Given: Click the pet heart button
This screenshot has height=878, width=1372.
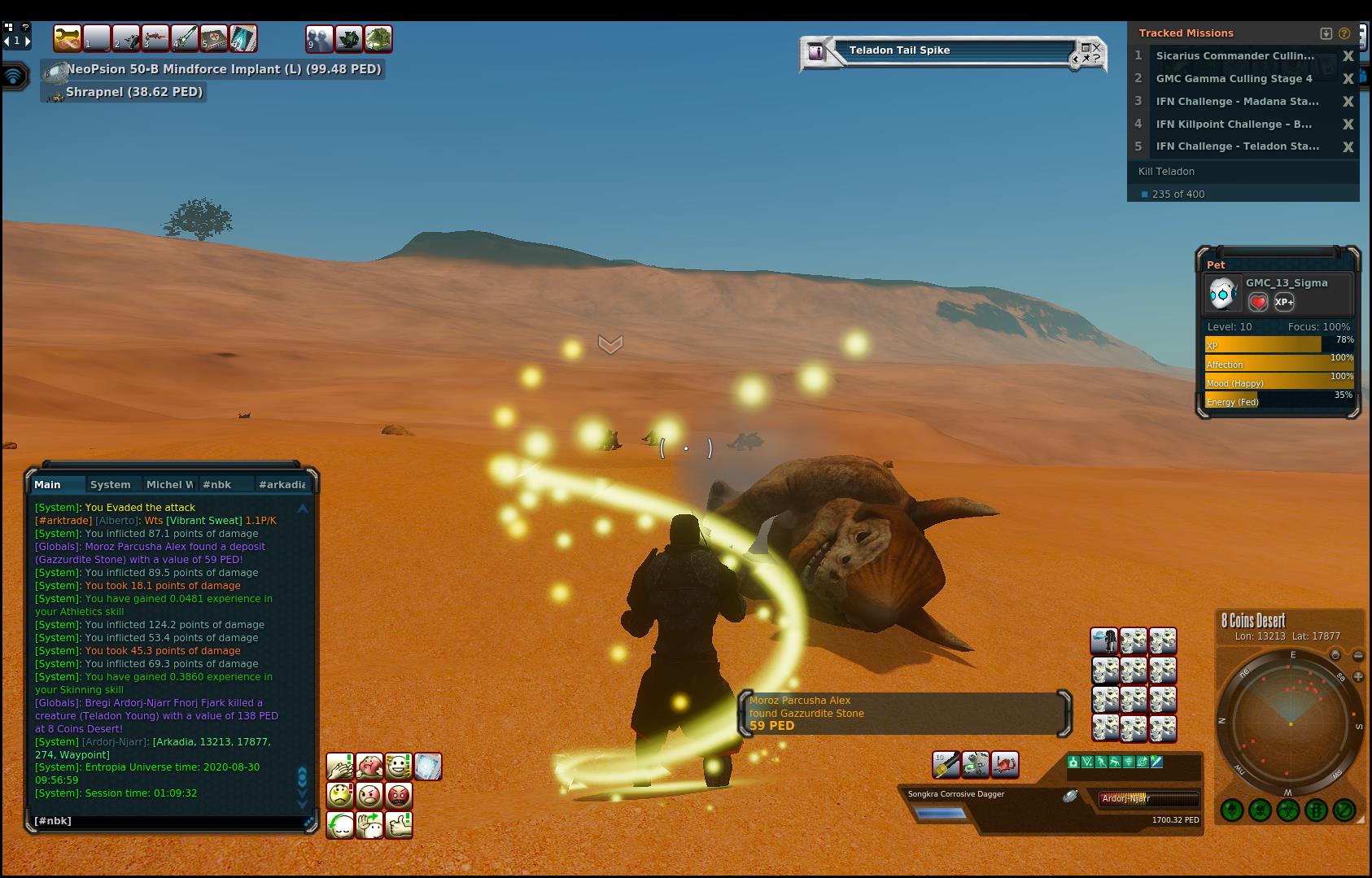Looking at the screenshot, I should pos(1258,302).
